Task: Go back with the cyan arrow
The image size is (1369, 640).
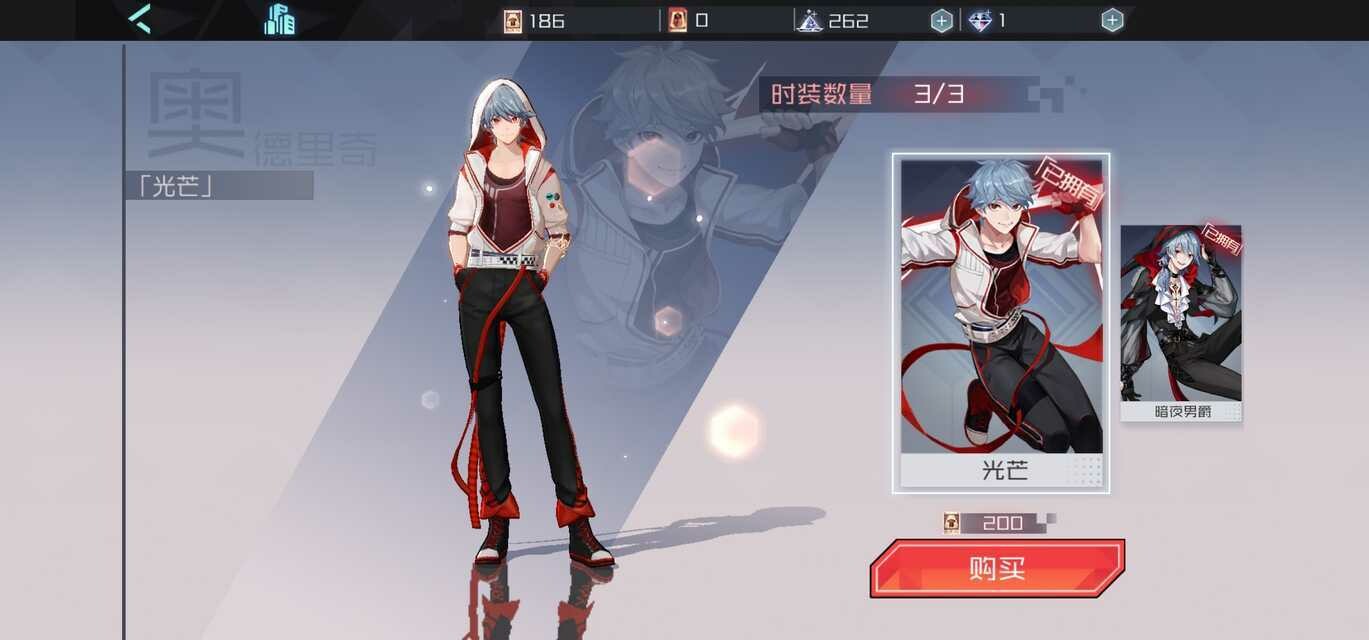Action: [140, 18]
